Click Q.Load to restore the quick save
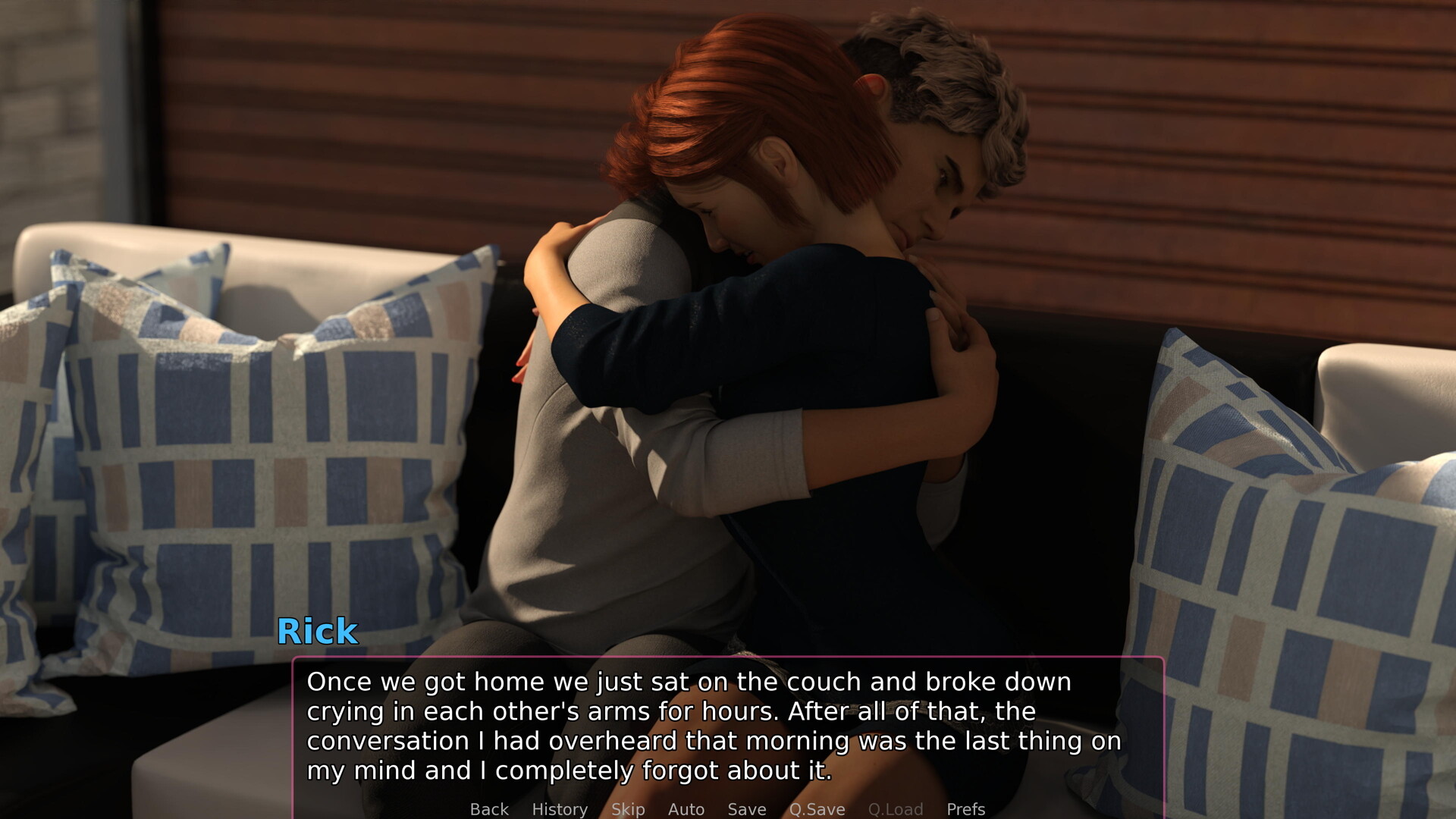This screenshot has height=819, width=1456. 896,809
